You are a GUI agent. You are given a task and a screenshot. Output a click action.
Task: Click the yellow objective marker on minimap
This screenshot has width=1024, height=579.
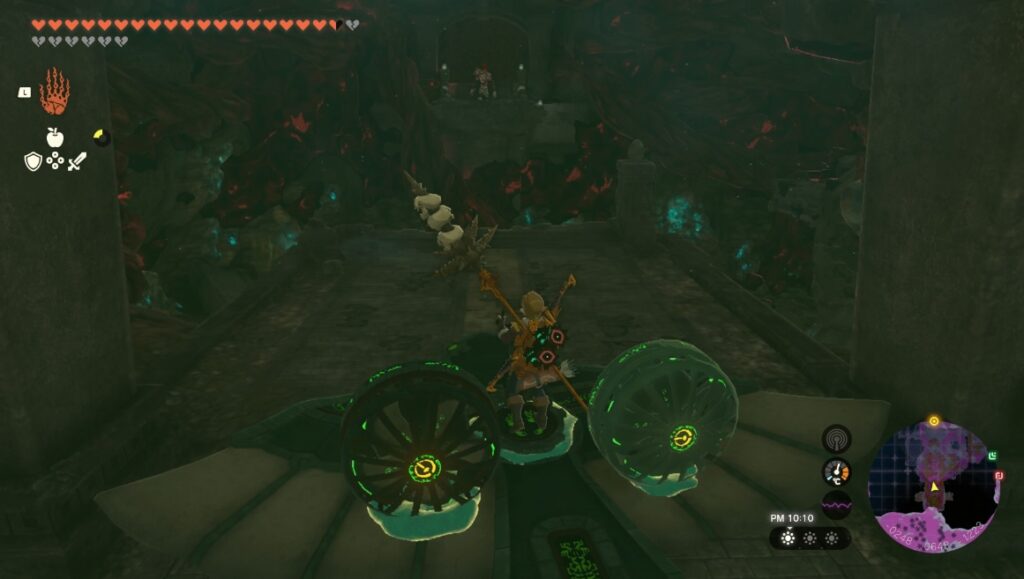[934, 421]
